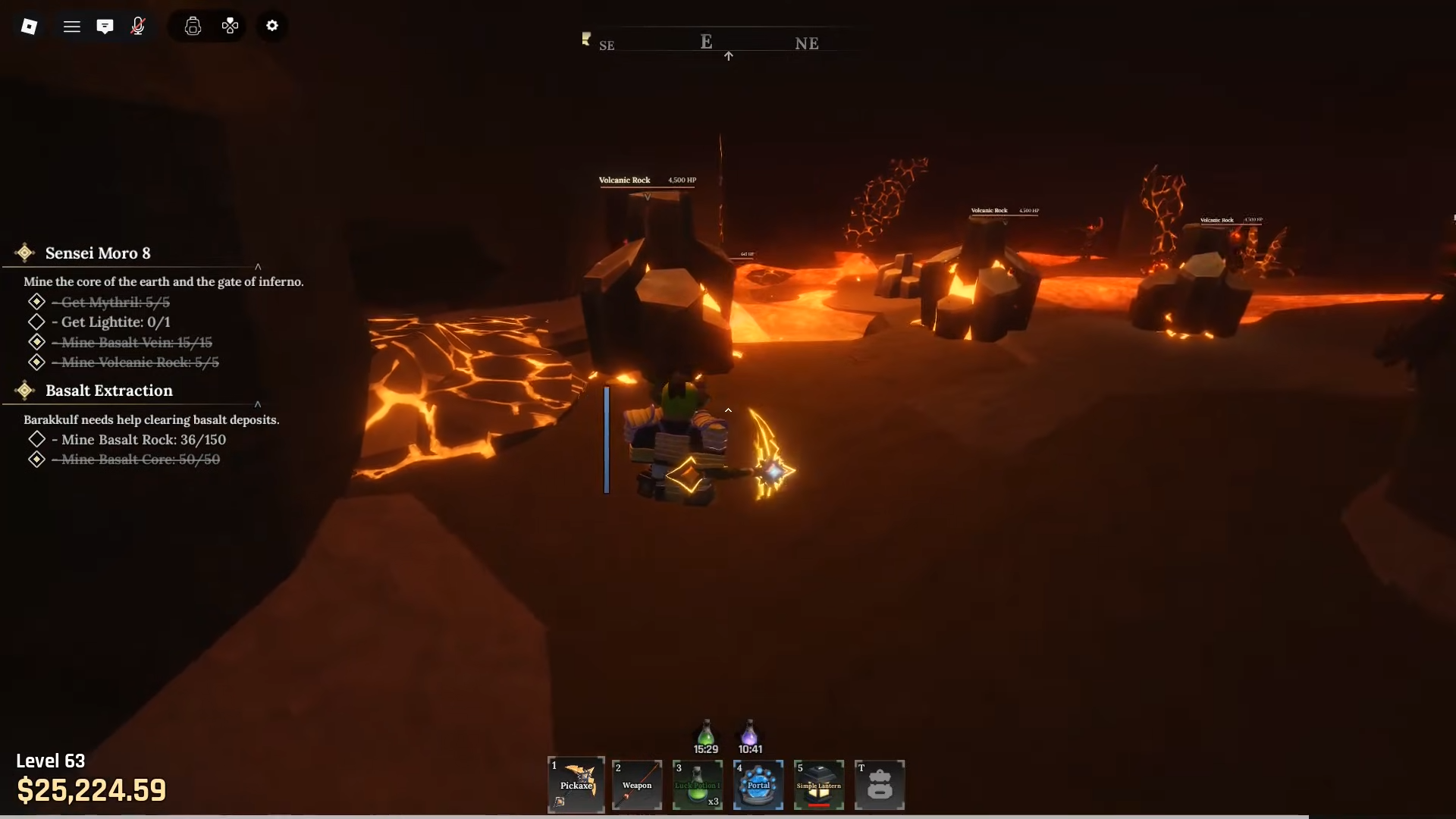Unmute the microphone

point(137,25)
